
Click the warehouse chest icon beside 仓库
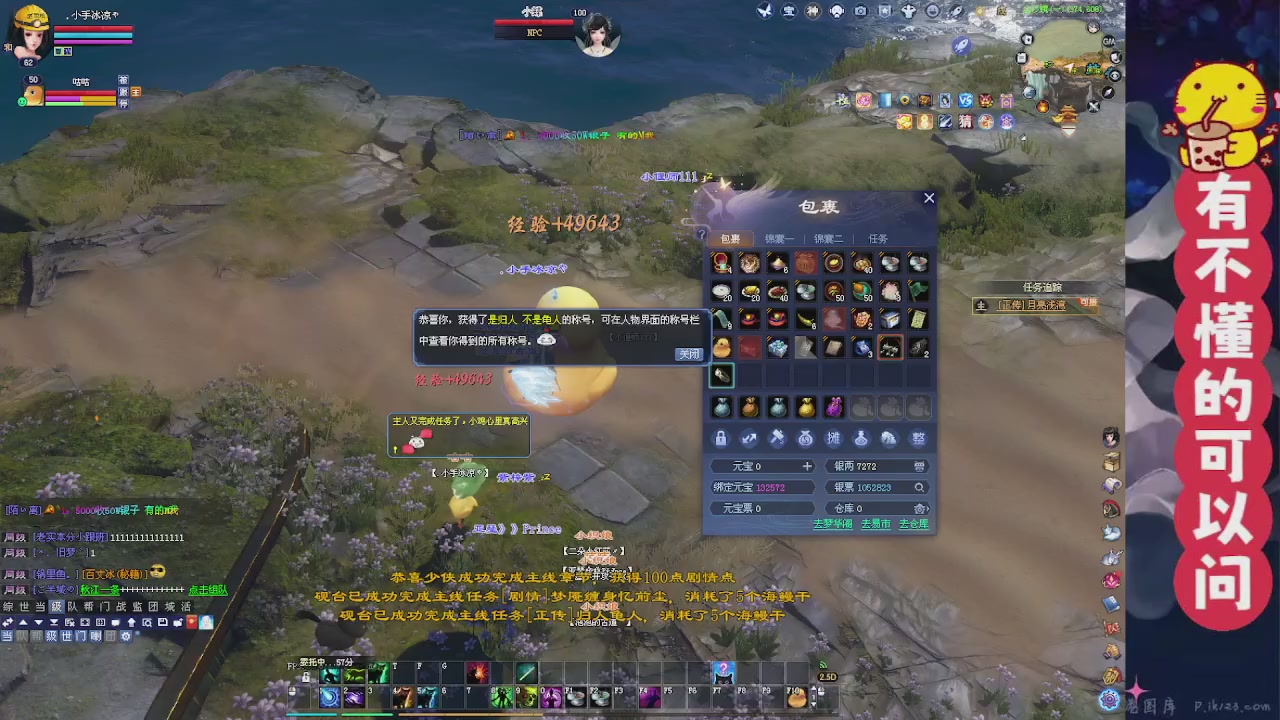click(x=918, y=508)
